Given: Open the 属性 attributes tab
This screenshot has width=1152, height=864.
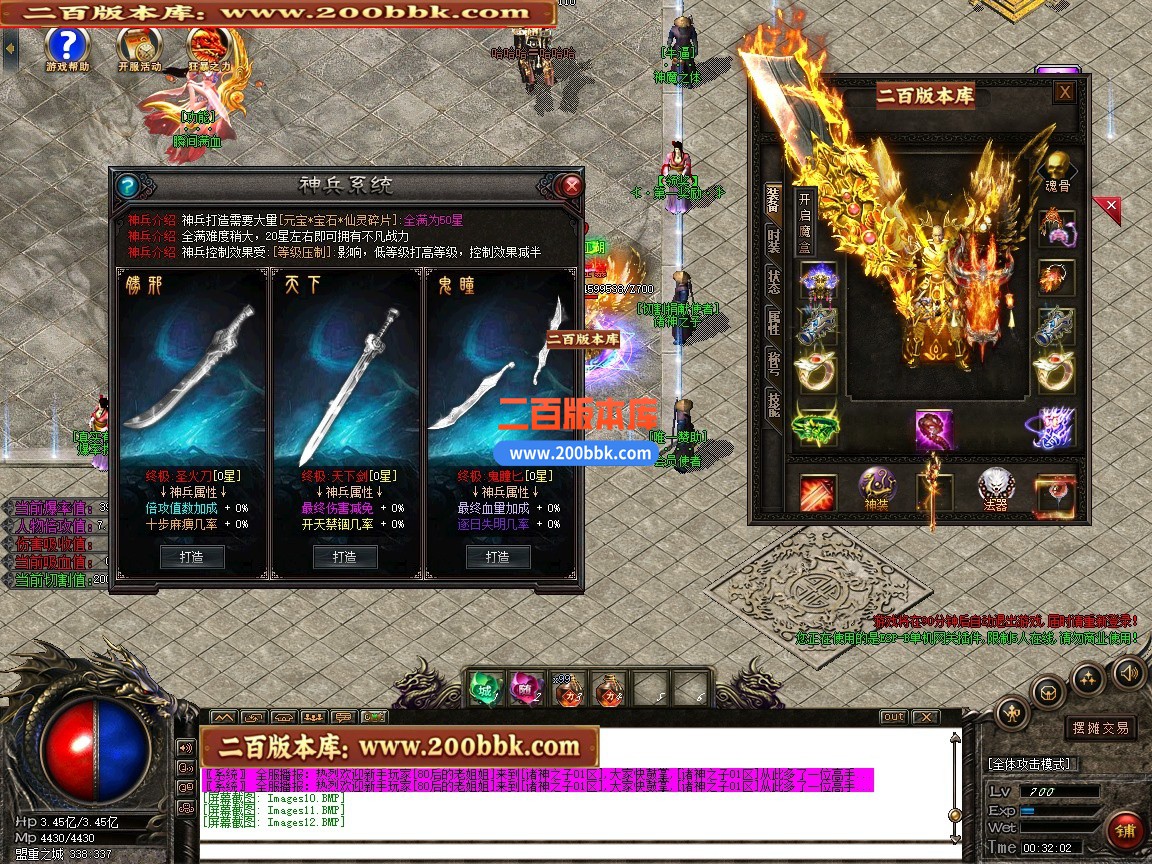Looking at the screenshot, I should pyautogui.click(x=773, y=321).
